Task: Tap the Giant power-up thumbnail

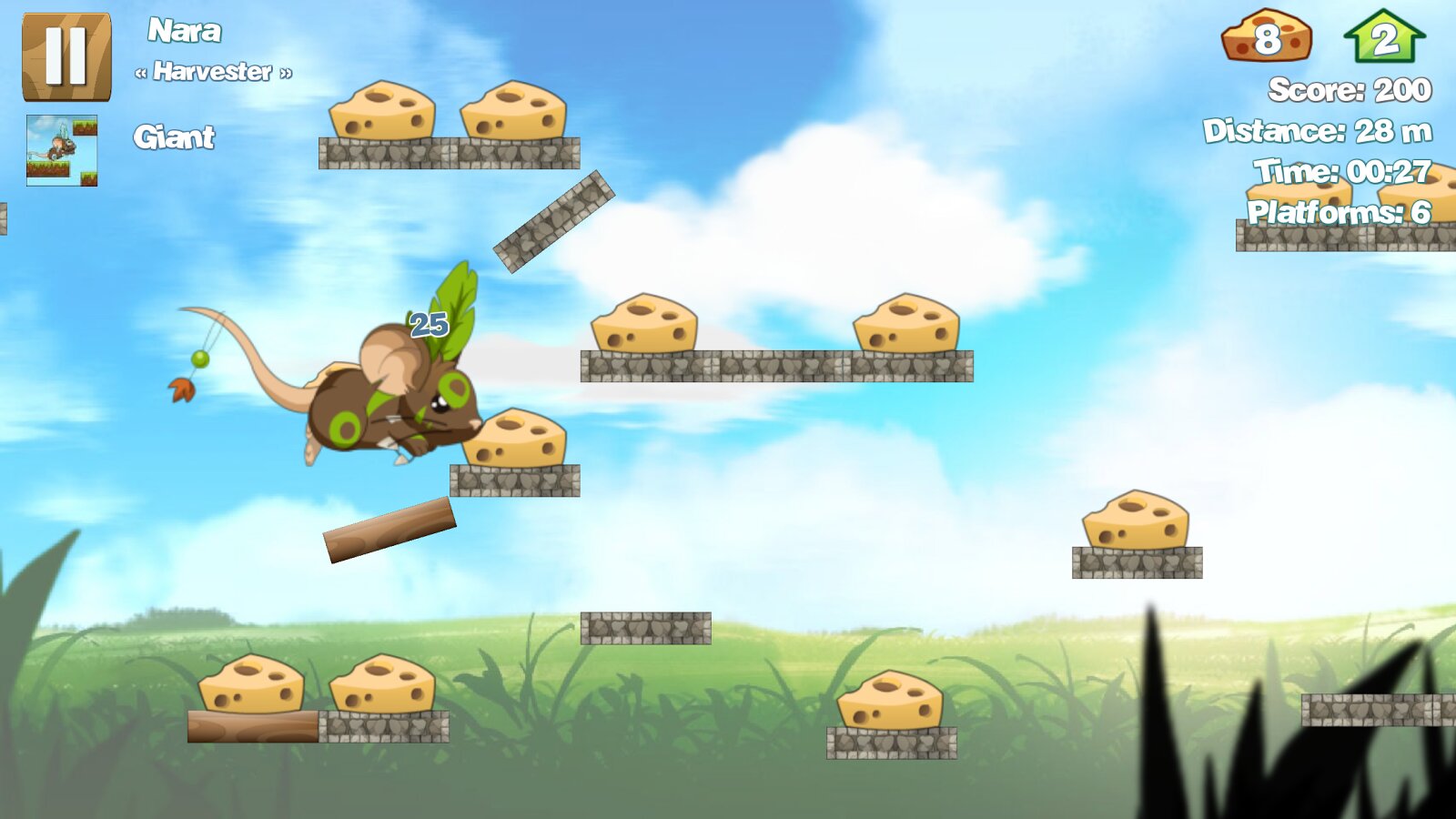Action: pos(62,150)
